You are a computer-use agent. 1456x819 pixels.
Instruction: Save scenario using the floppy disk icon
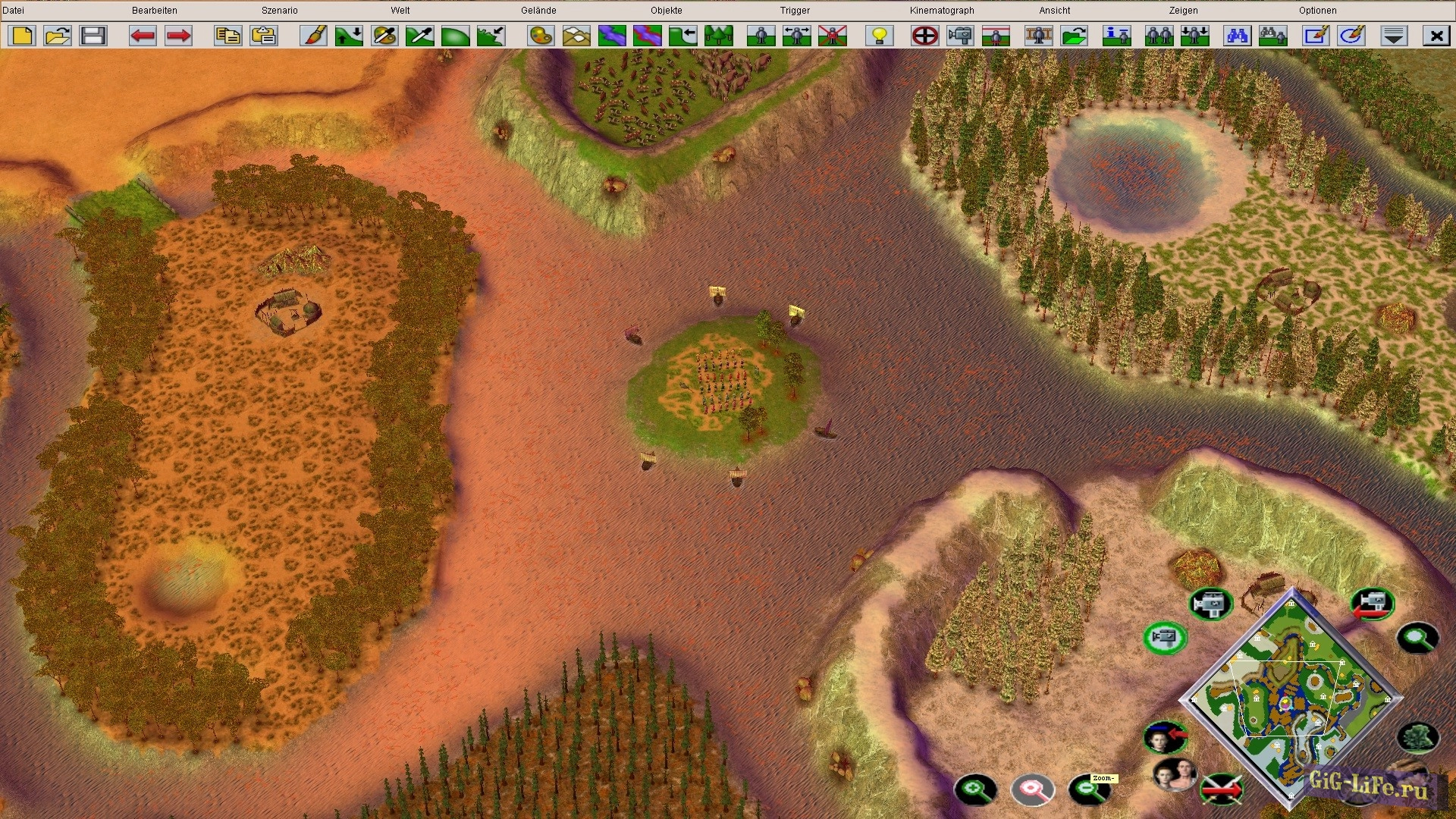[93, 36]
